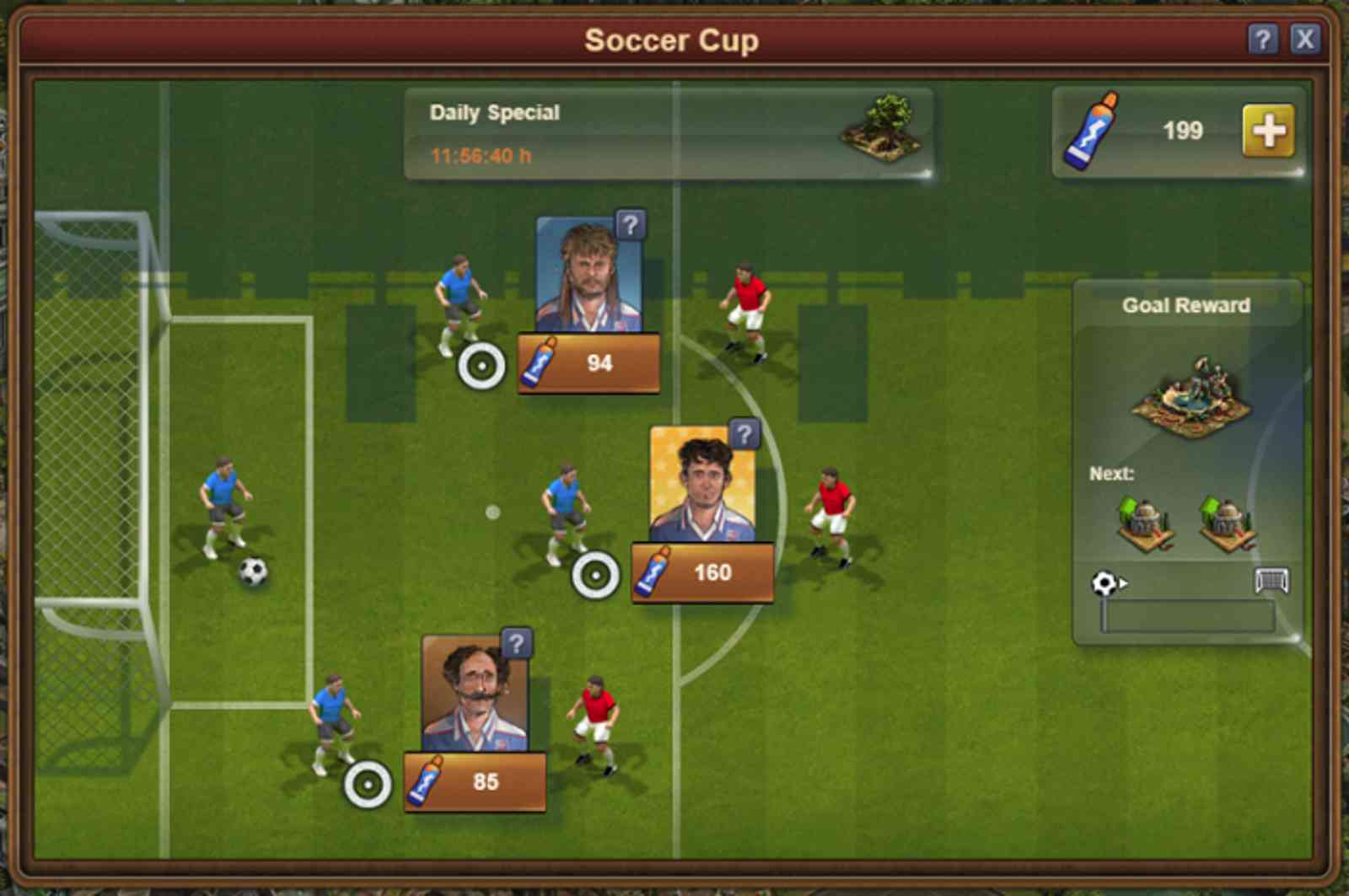This screenshot has width=1349, height=896.
Task: Target the pass marker beside the 94 cost
Action: 481,367
